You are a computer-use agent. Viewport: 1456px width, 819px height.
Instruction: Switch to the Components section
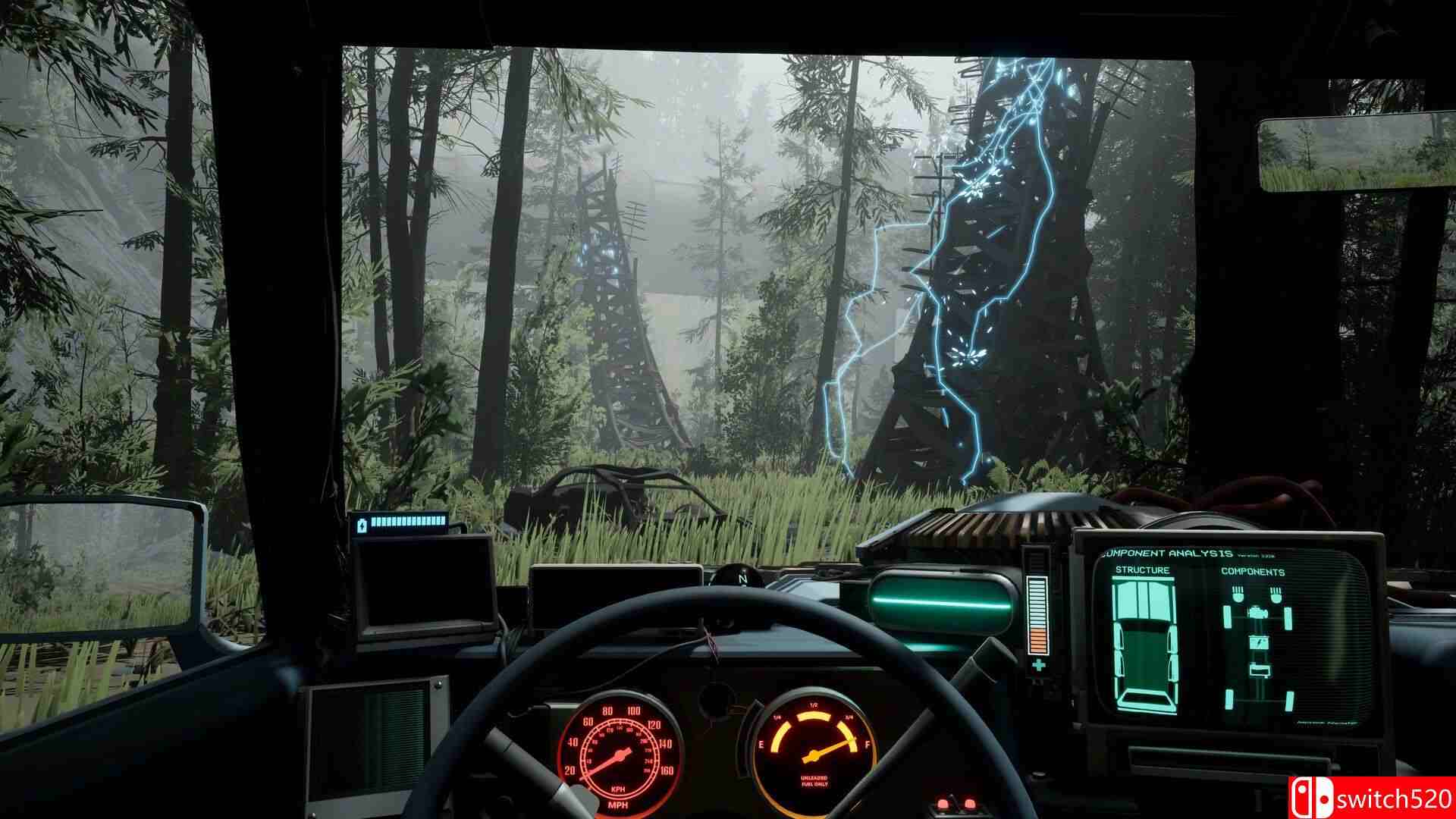click(x=1254, y=572)
